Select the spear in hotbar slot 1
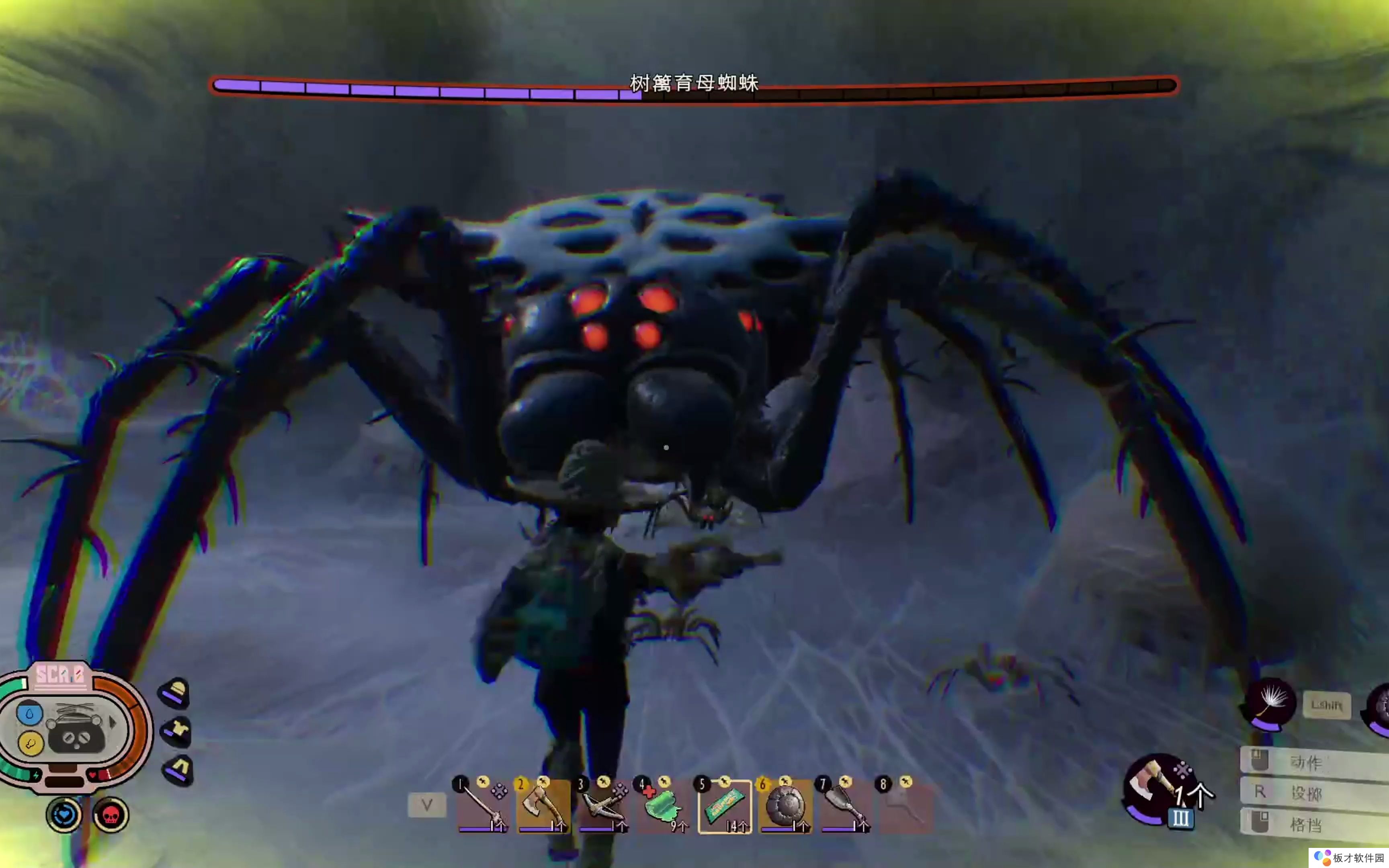Viewport: 1389px width, 868px height. tap(483, 806)
